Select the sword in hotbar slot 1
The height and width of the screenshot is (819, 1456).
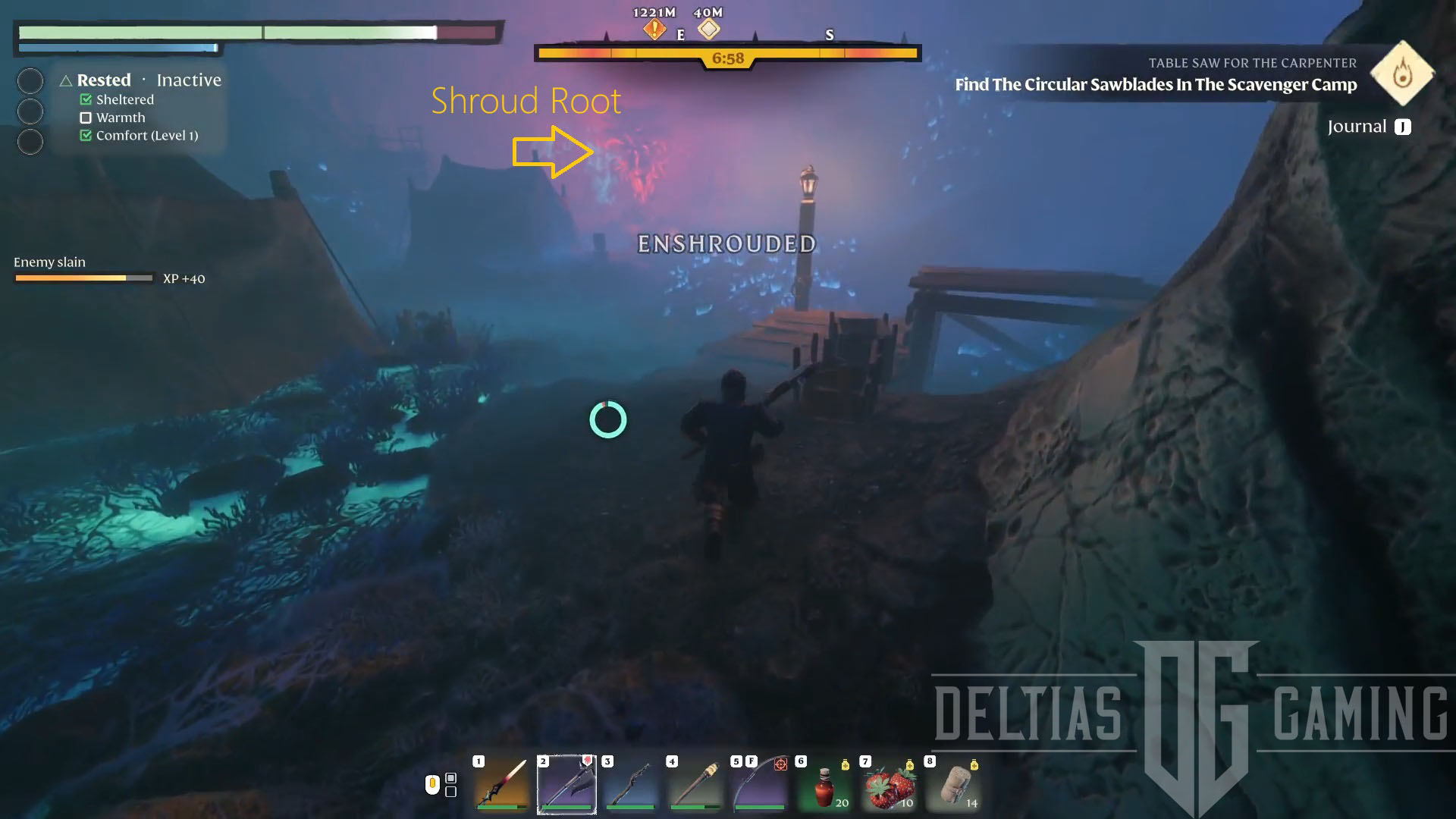501,785
